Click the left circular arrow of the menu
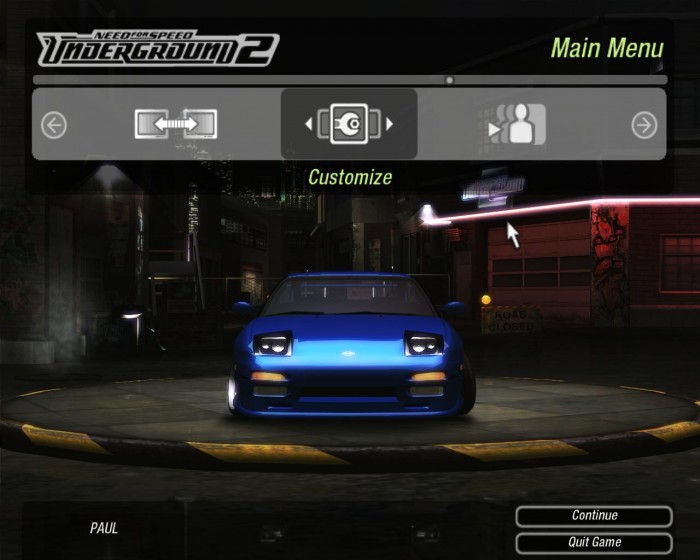The width and height of the screenshot is (700, 560). (54, 124)
